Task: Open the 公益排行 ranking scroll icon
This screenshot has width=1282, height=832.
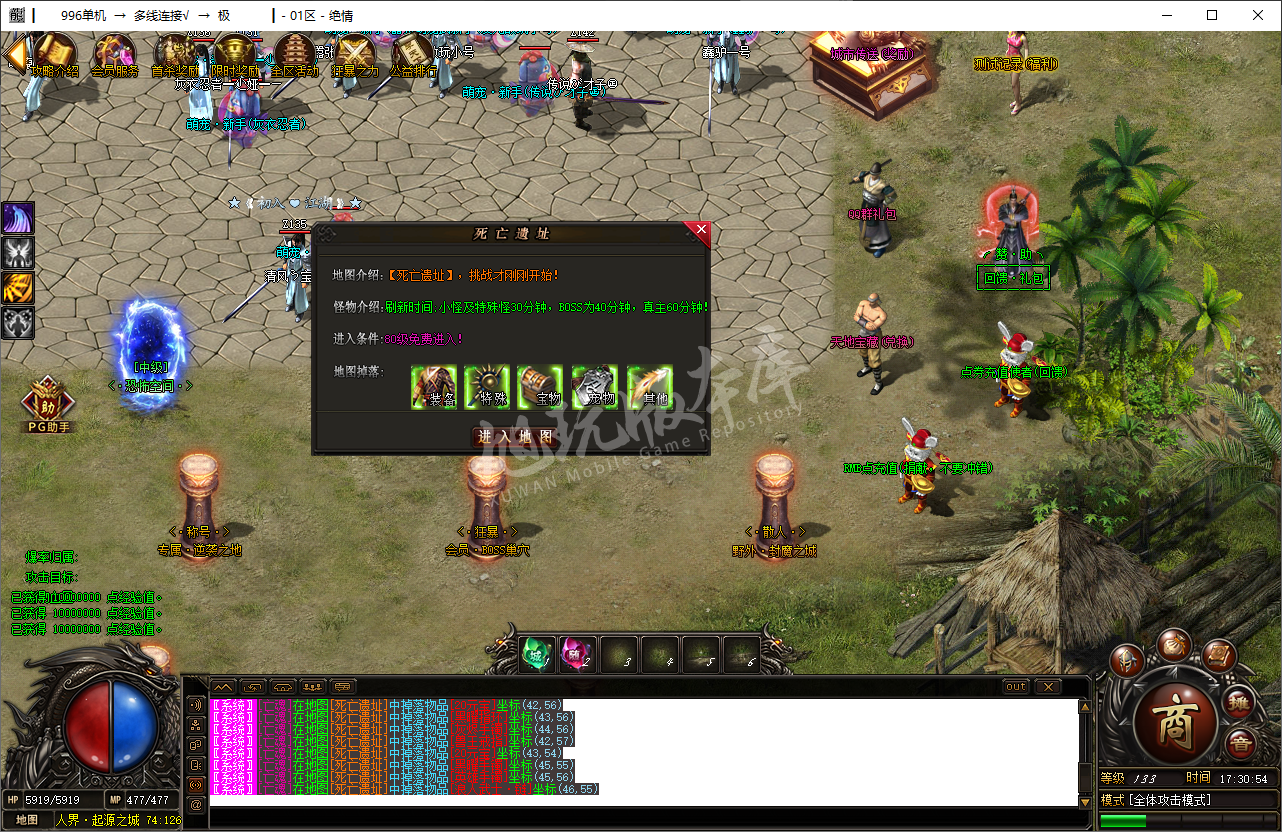Action: (x=413, y=53)
